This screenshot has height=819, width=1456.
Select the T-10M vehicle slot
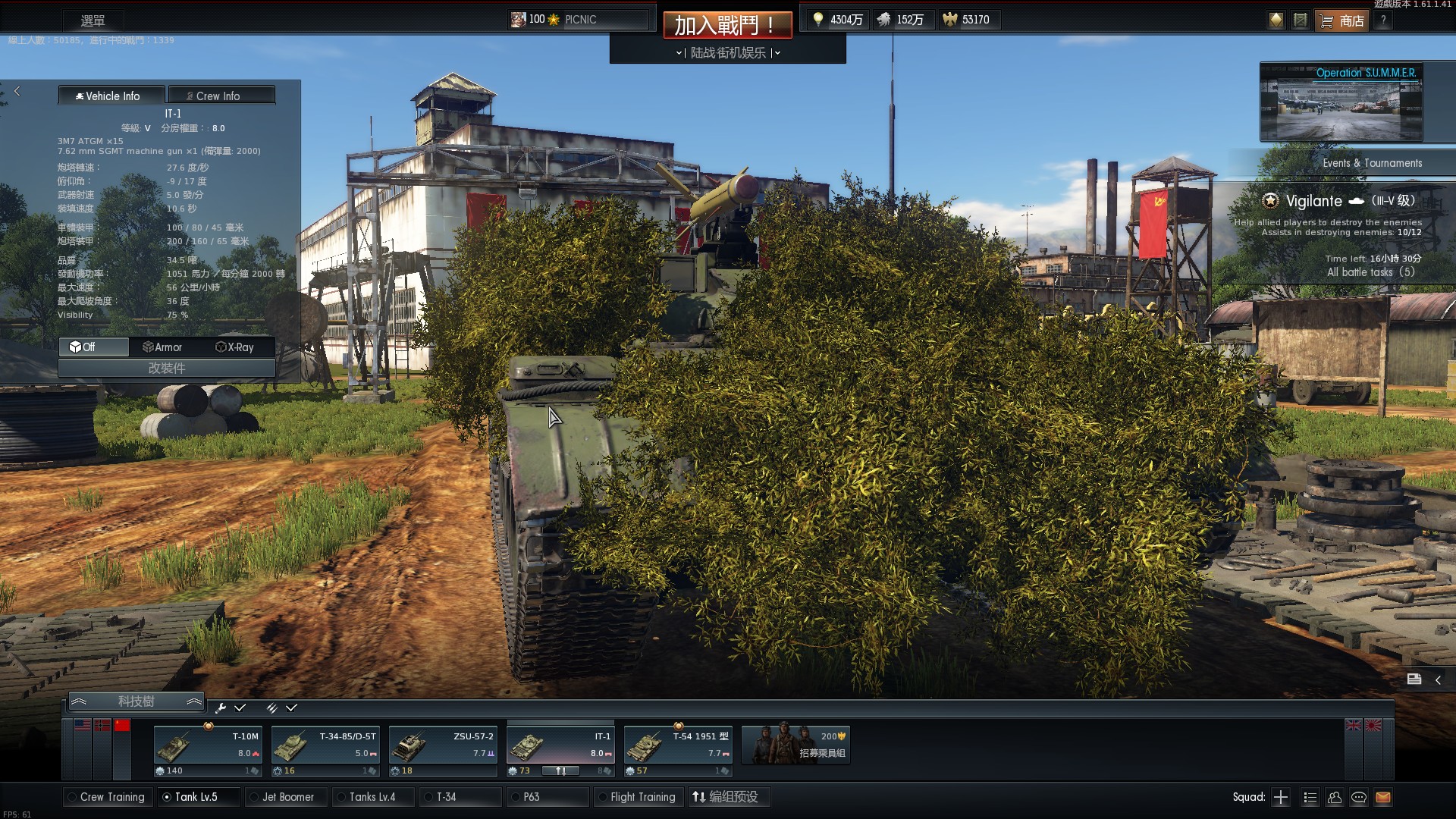pyautogui.click(x=208, y=751)
